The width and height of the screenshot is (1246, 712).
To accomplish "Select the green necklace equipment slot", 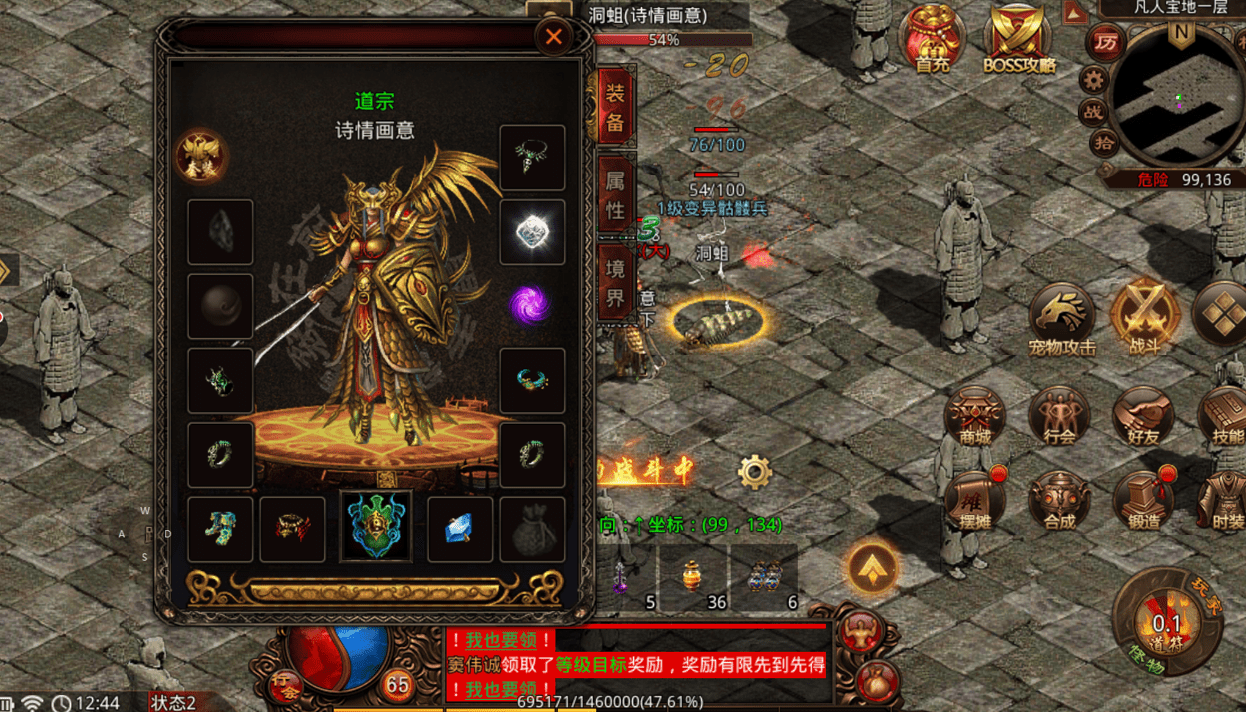I will pos(532,157).
